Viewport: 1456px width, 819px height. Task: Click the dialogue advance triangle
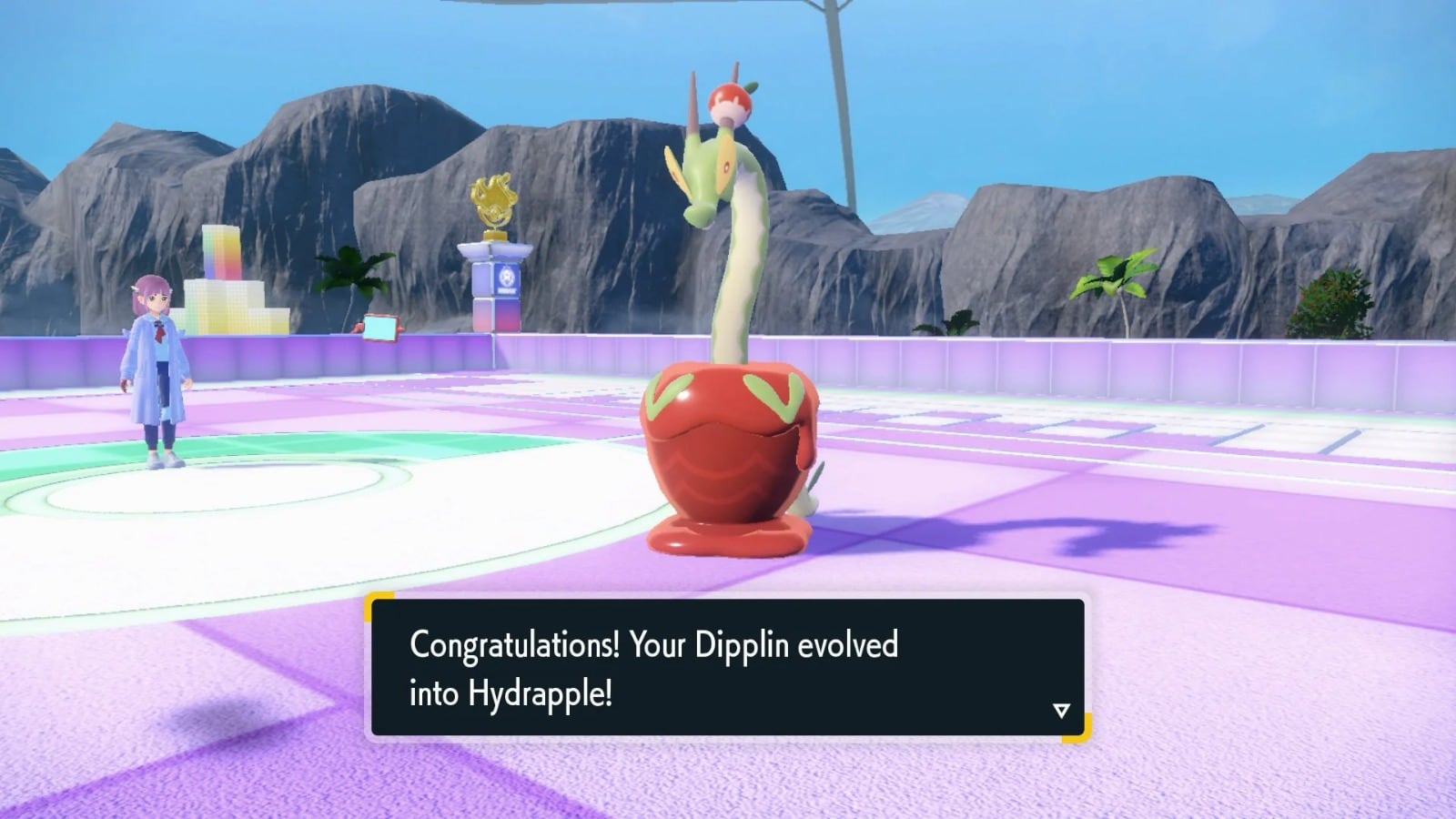click(1060, 712)
